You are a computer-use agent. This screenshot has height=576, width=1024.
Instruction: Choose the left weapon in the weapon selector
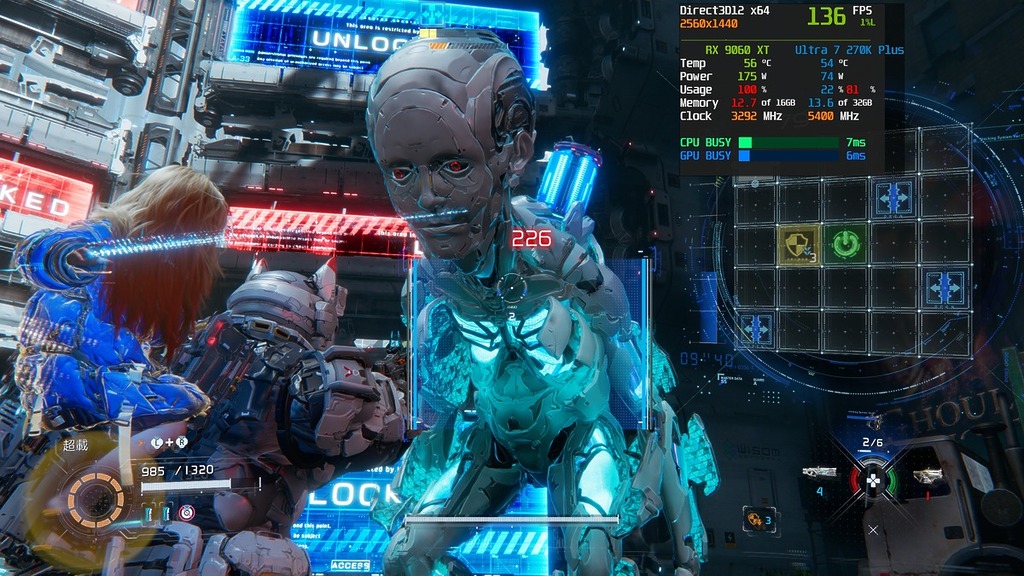(x=820, y=473)
